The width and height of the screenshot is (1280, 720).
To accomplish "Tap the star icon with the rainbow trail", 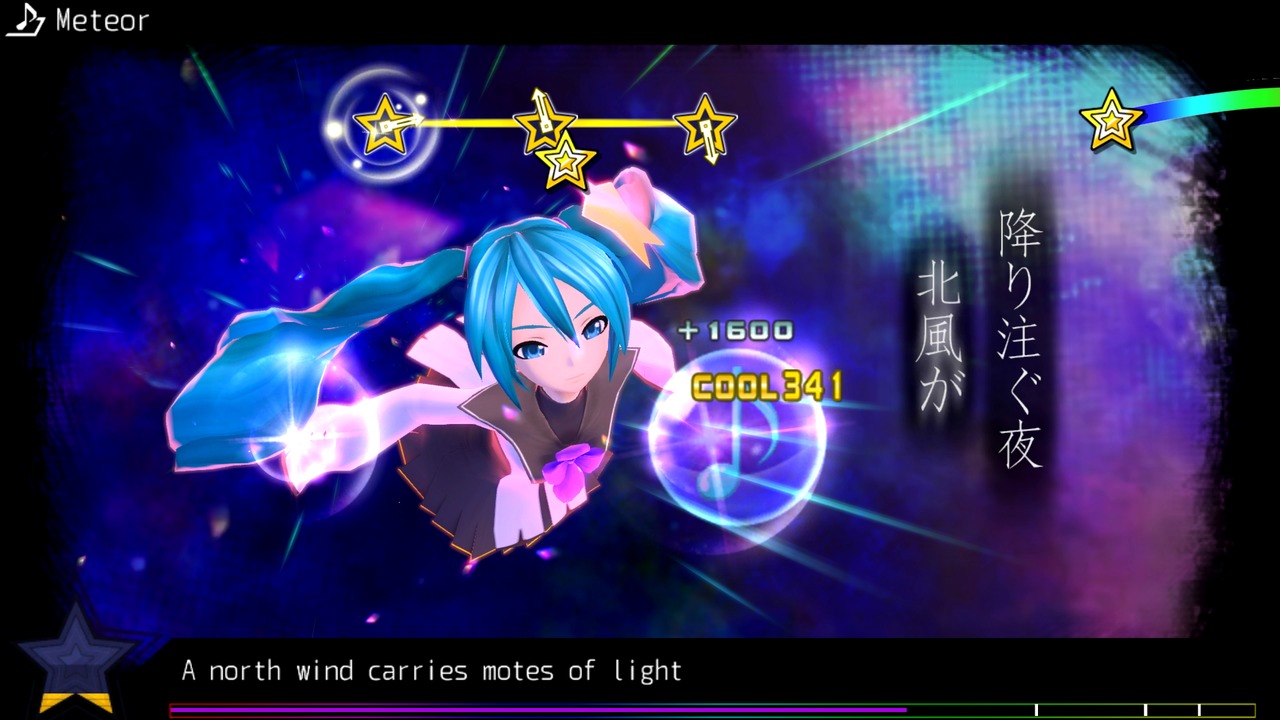I will pos(1112,120).
